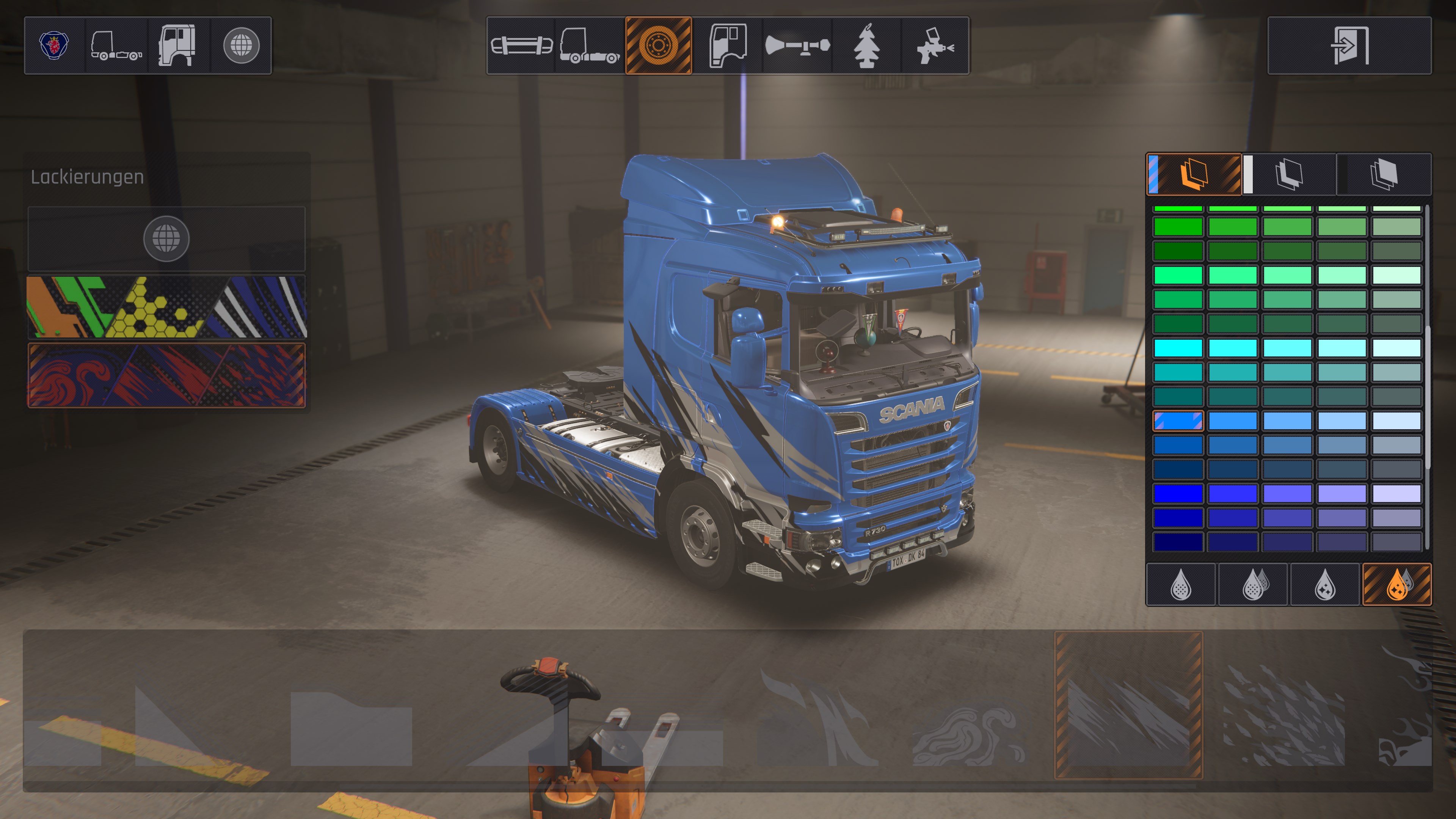Open the truck chassis category
Screen dimensions: 1456x819
tap(116, 45)
